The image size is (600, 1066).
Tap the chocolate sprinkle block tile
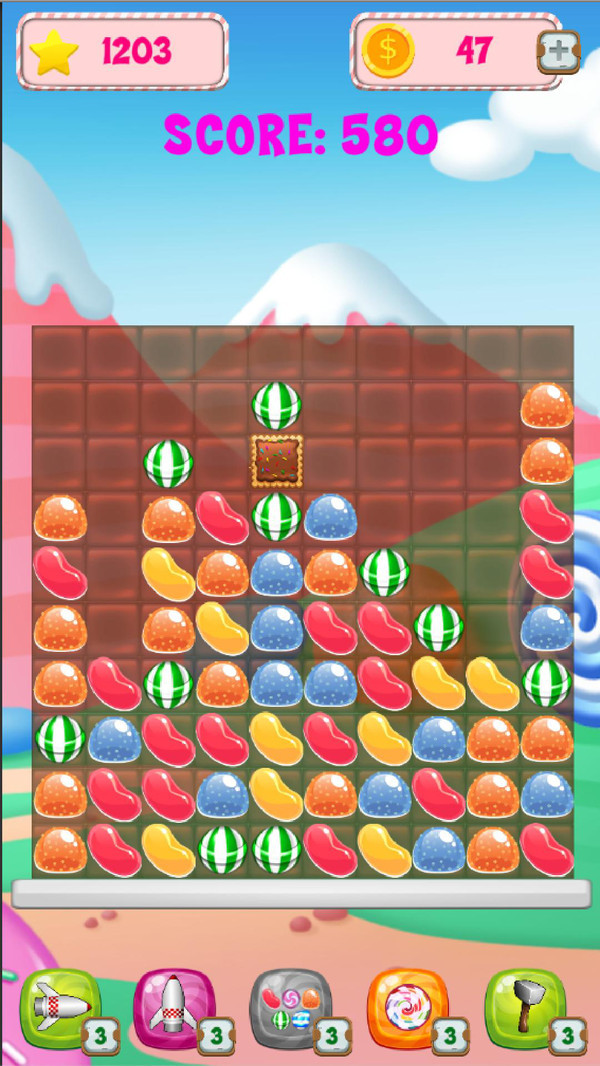click(276, 461)
